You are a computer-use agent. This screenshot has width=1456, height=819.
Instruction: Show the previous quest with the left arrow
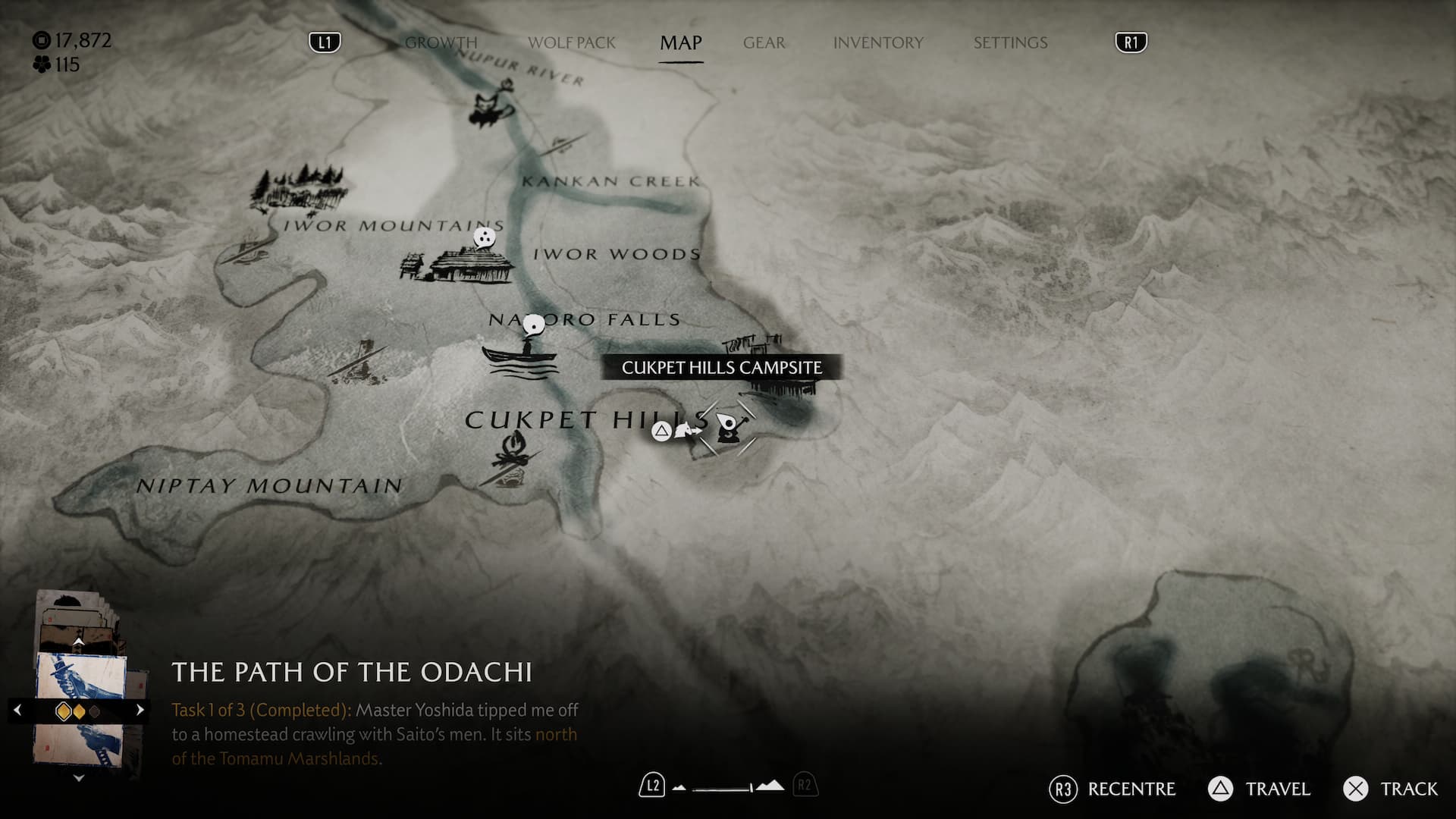coord(17,710)
